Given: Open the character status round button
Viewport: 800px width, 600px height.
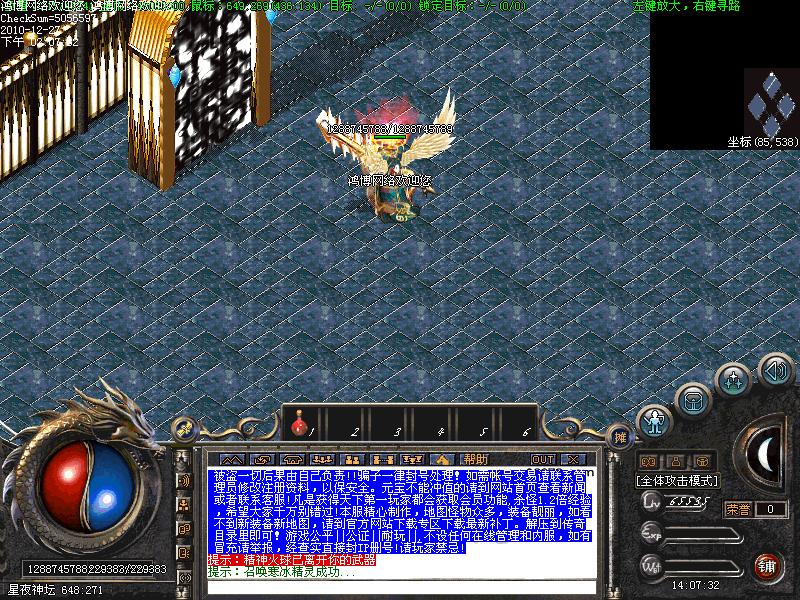Looking at the screenshot, I should point(655,421).
